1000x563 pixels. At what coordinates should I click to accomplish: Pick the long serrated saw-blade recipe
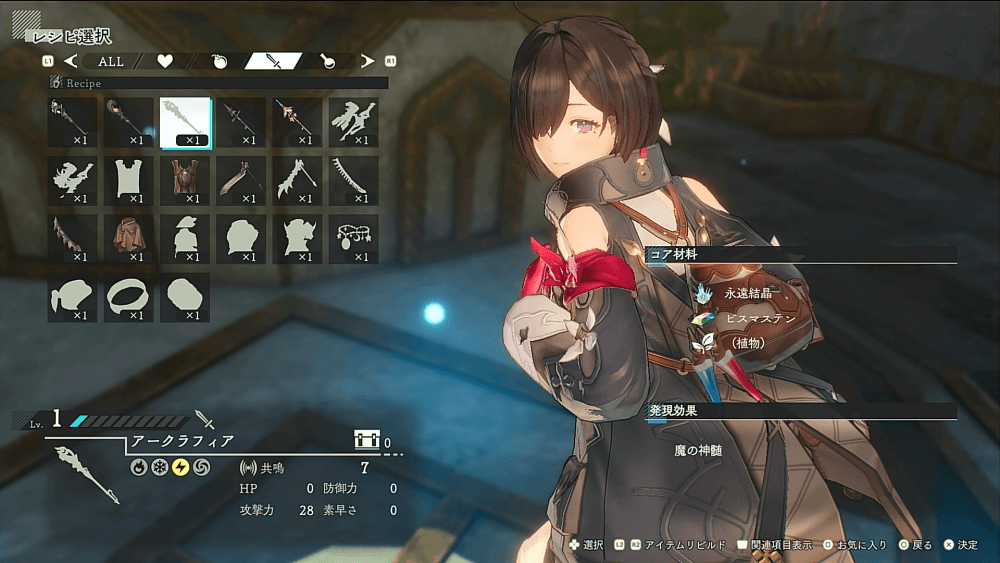pyautogui.click(x=353, y=180)
